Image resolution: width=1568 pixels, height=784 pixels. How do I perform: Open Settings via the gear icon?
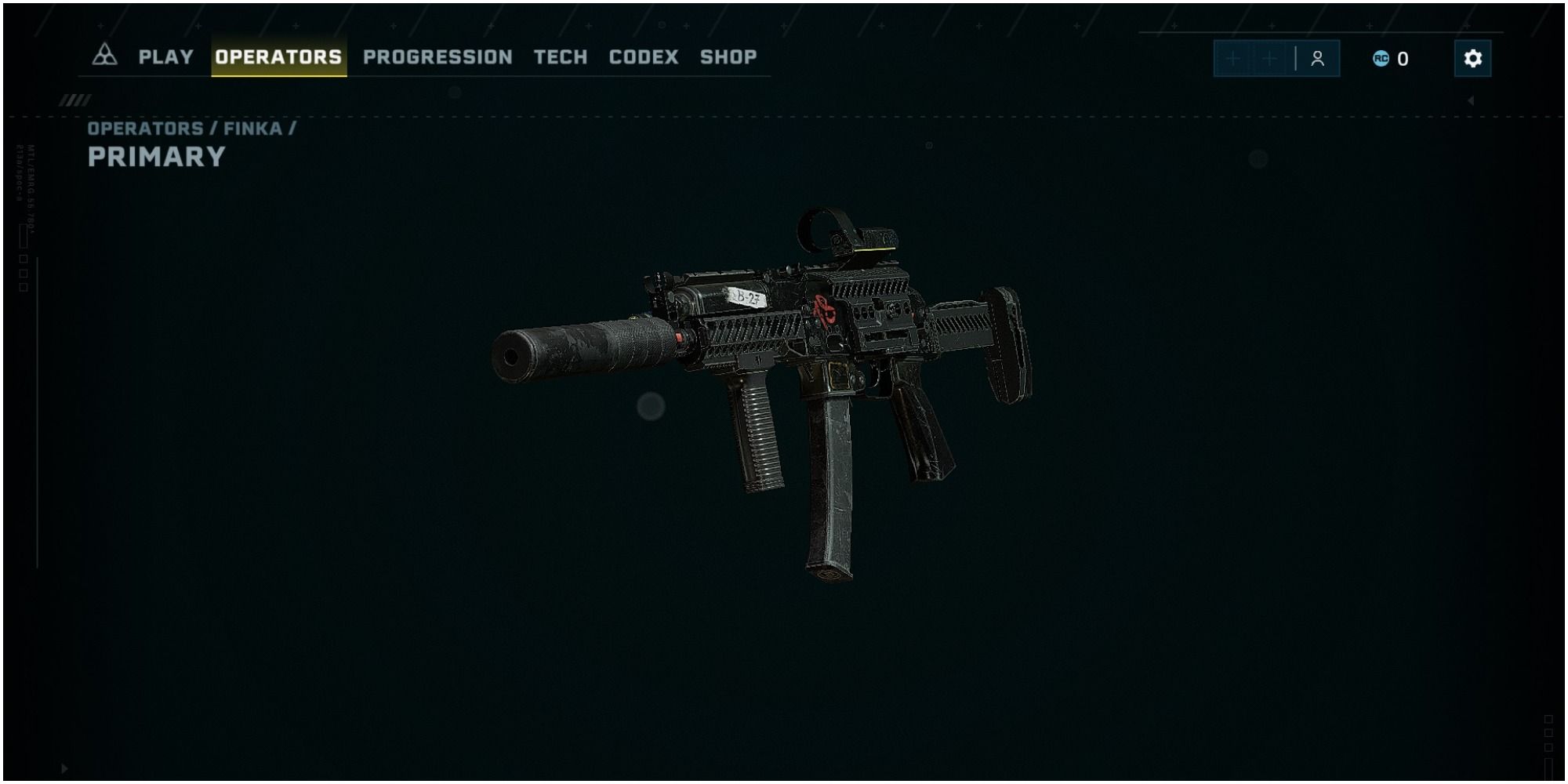[1474, 56]
